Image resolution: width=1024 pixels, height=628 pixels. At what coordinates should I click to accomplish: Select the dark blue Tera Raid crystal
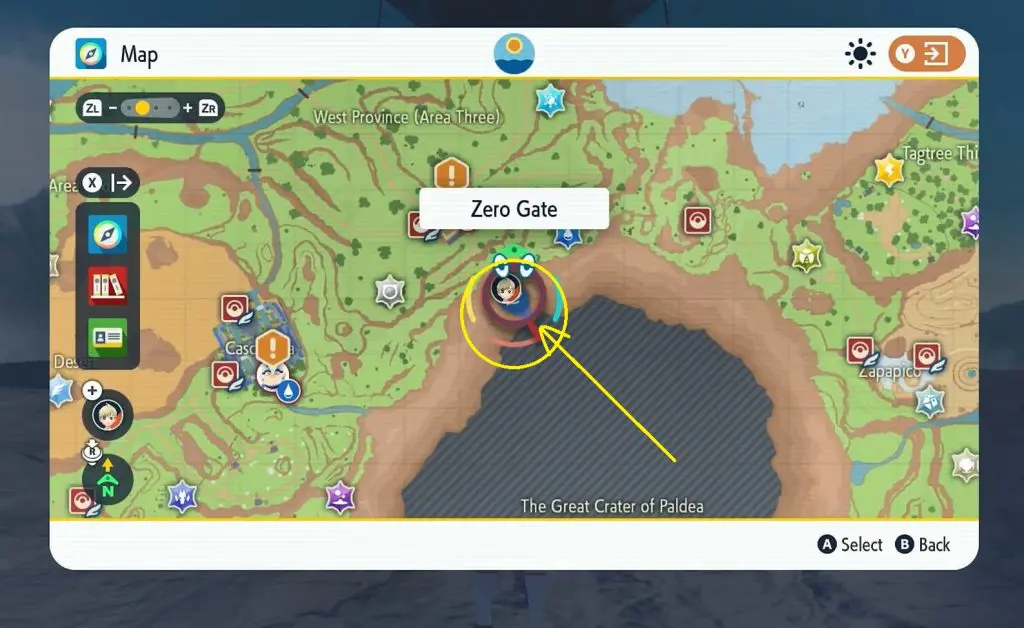(x=182, y=495)
